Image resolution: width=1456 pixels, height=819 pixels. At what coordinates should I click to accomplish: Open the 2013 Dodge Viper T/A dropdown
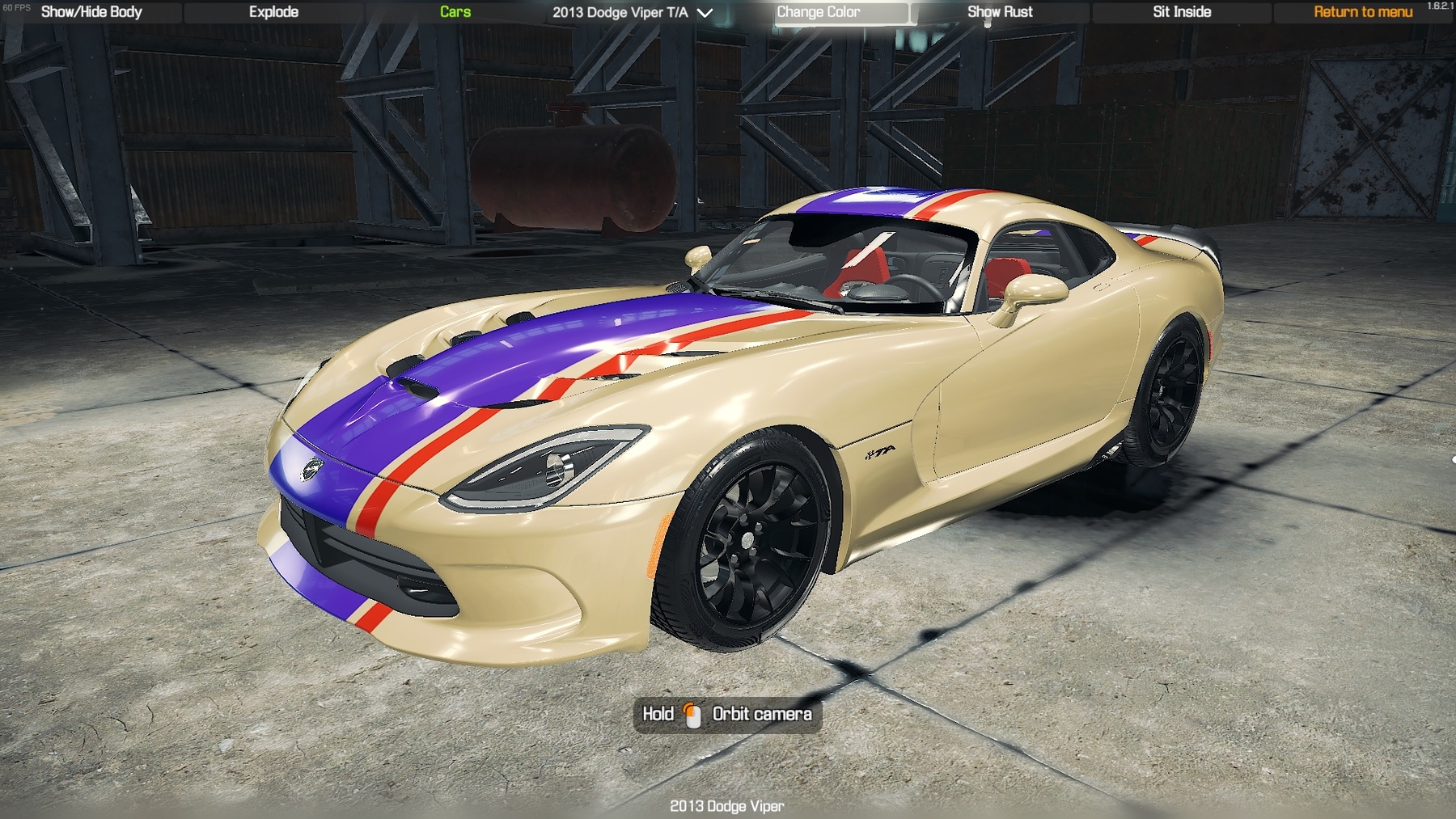[x=633, y=12]
